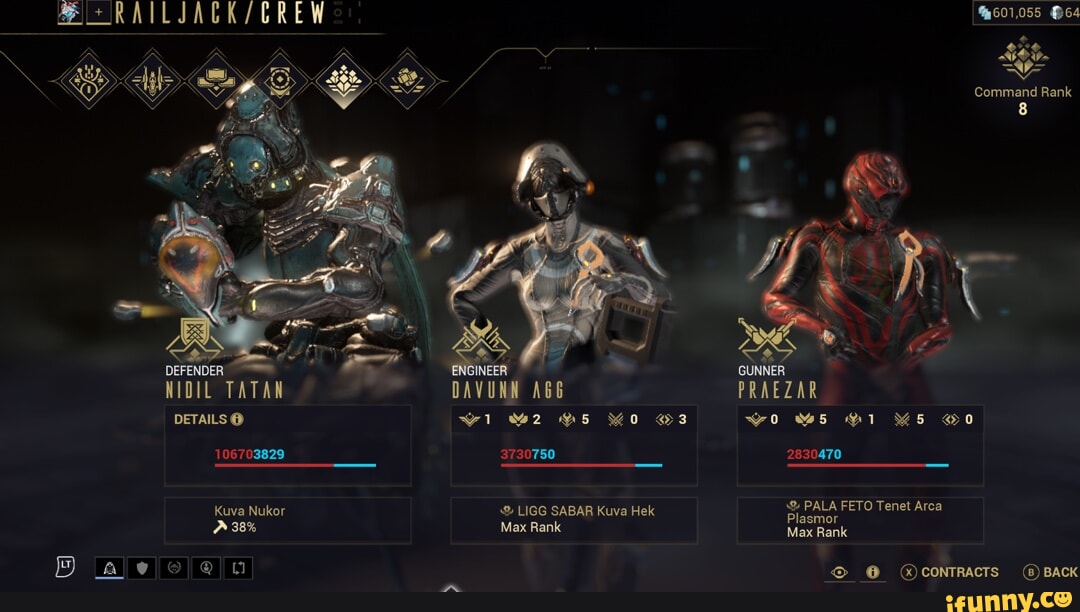Image resolution: width=1080 pixels, height=612 pixels.
Task: Switch to the railjack ship icon tab
Action: click(152, 79)
